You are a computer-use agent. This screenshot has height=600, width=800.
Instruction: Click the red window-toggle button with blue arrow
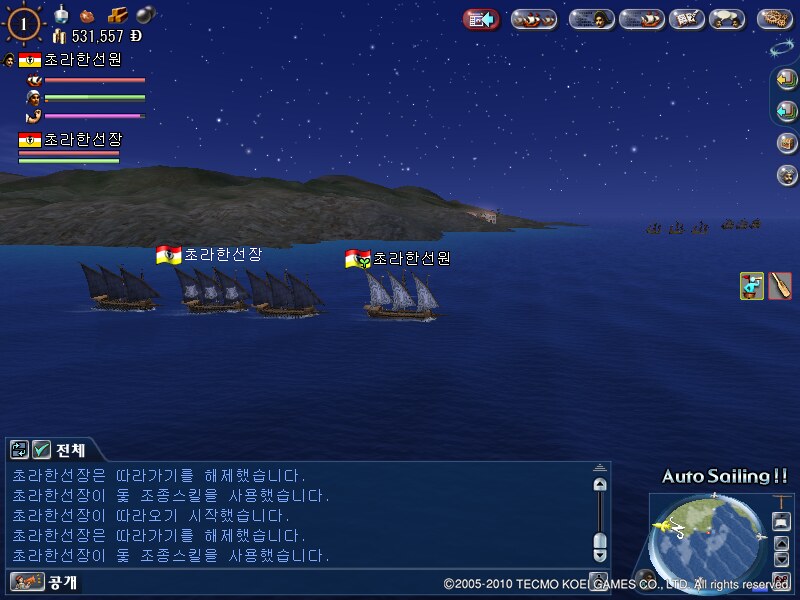481,19
